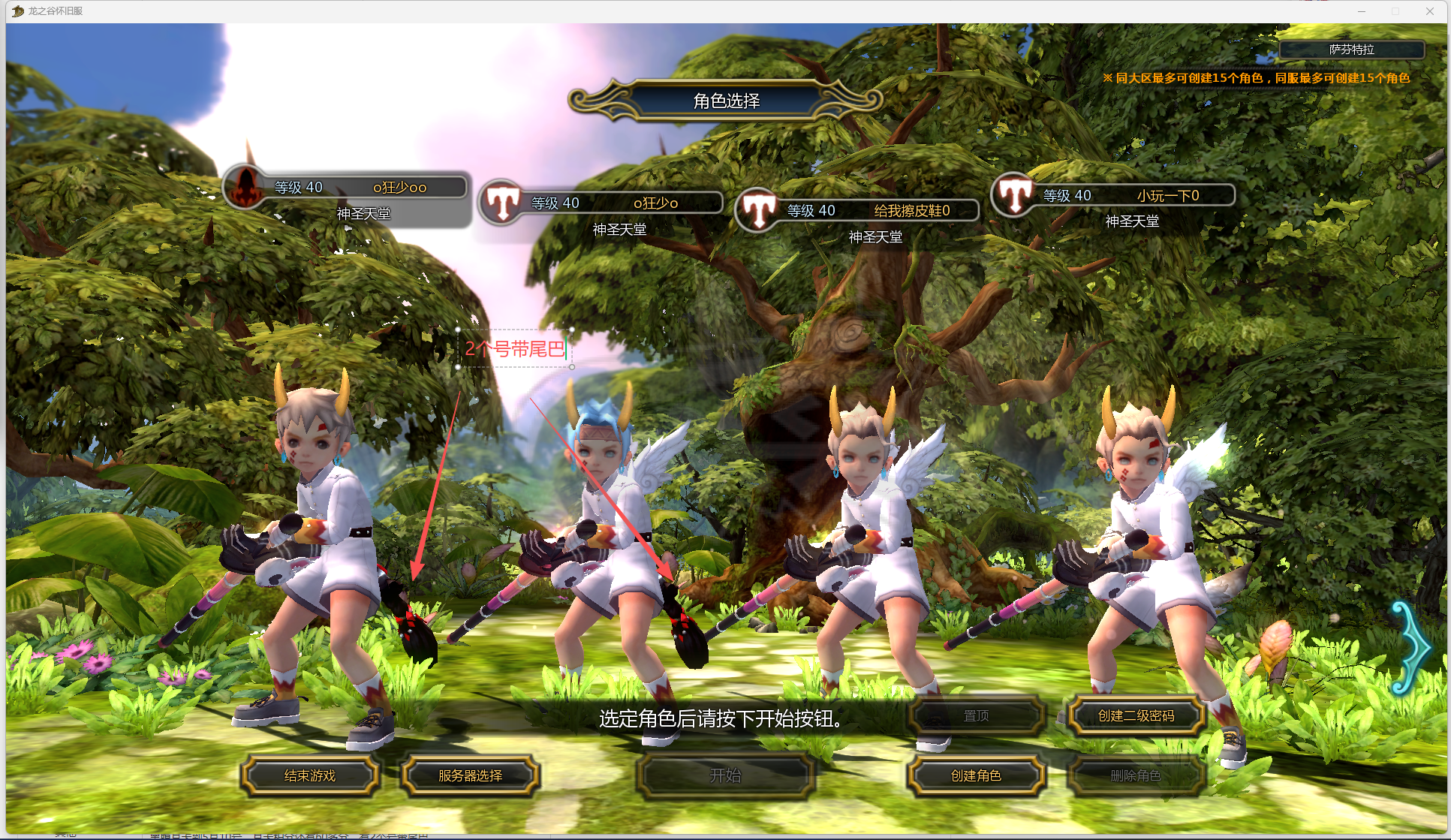Open 创建二级密码 secondary password setup

coord(1136,715)
